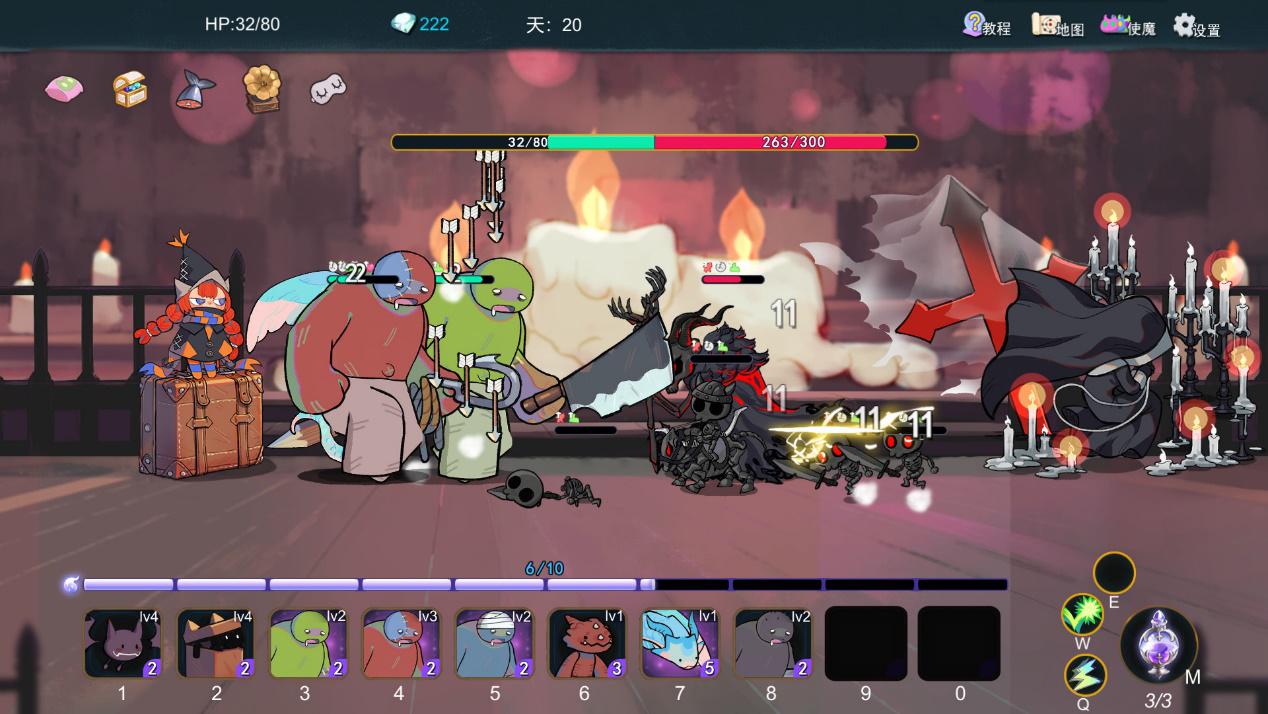Inspect the treasure chest relic icon
Viewport: 1268px width, 714px height.
pos(130,90)
